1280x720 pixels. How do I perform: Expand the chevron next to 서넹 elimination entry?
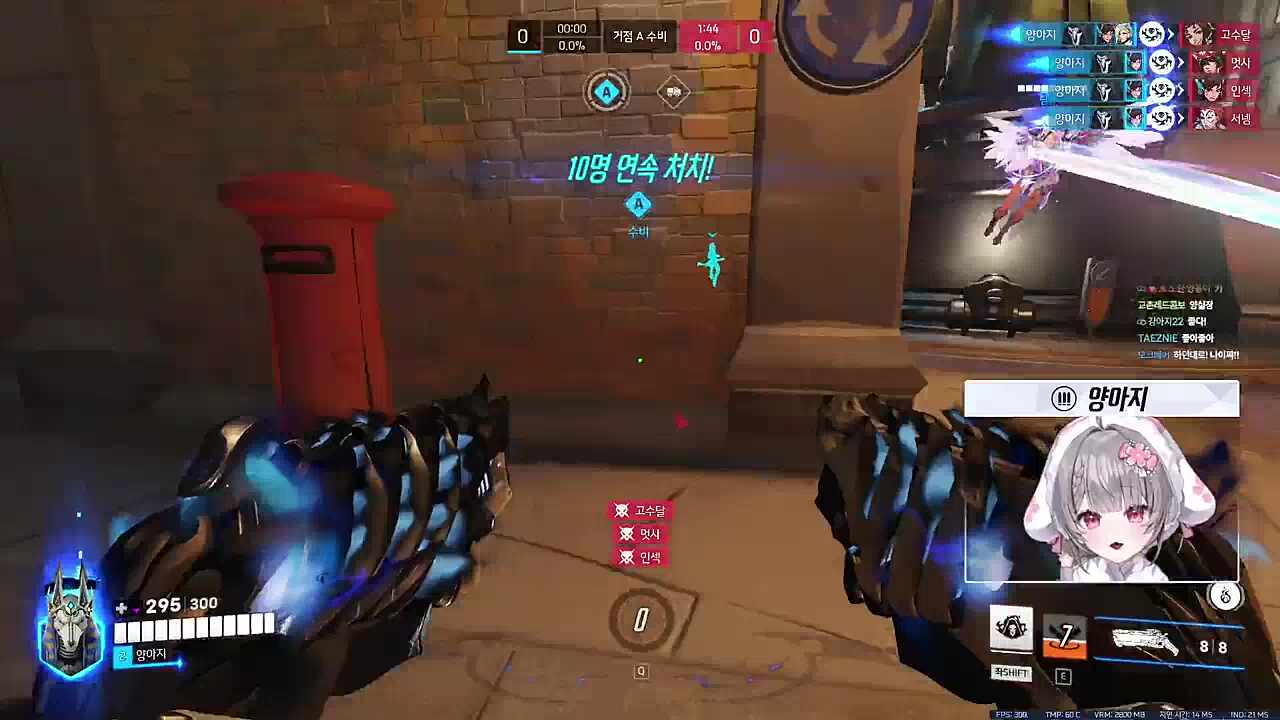pyautogui.click(x=1180, y=118)
